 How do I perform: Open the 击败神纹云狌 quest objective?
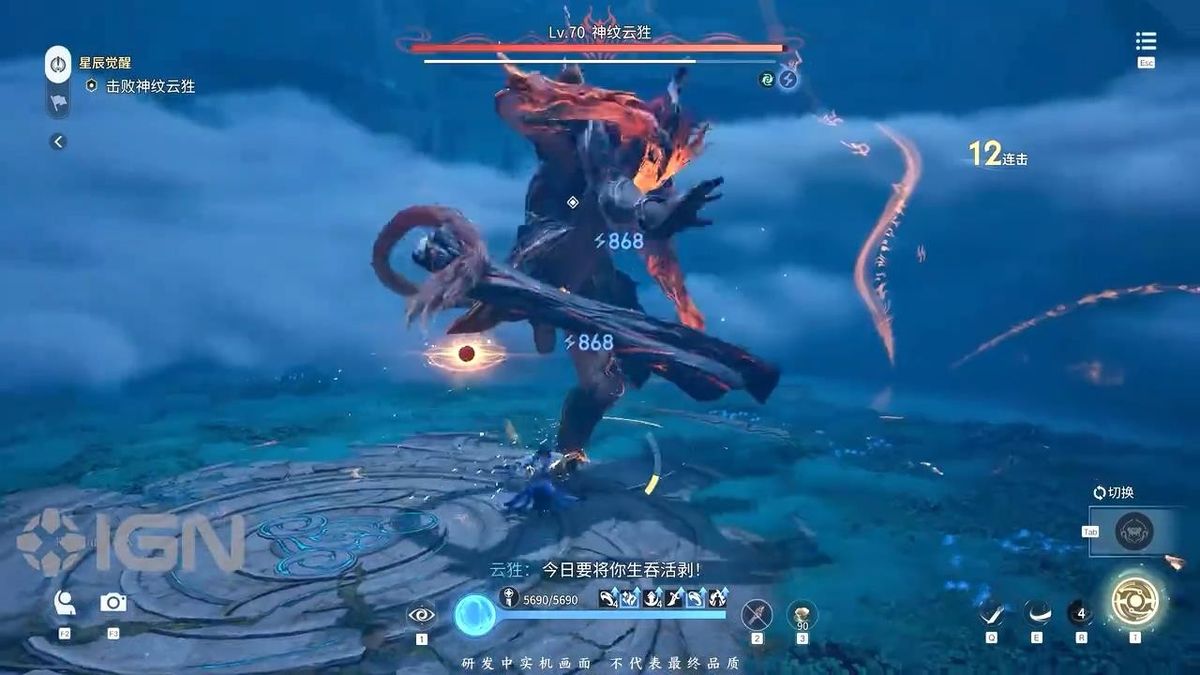point(150,86)
